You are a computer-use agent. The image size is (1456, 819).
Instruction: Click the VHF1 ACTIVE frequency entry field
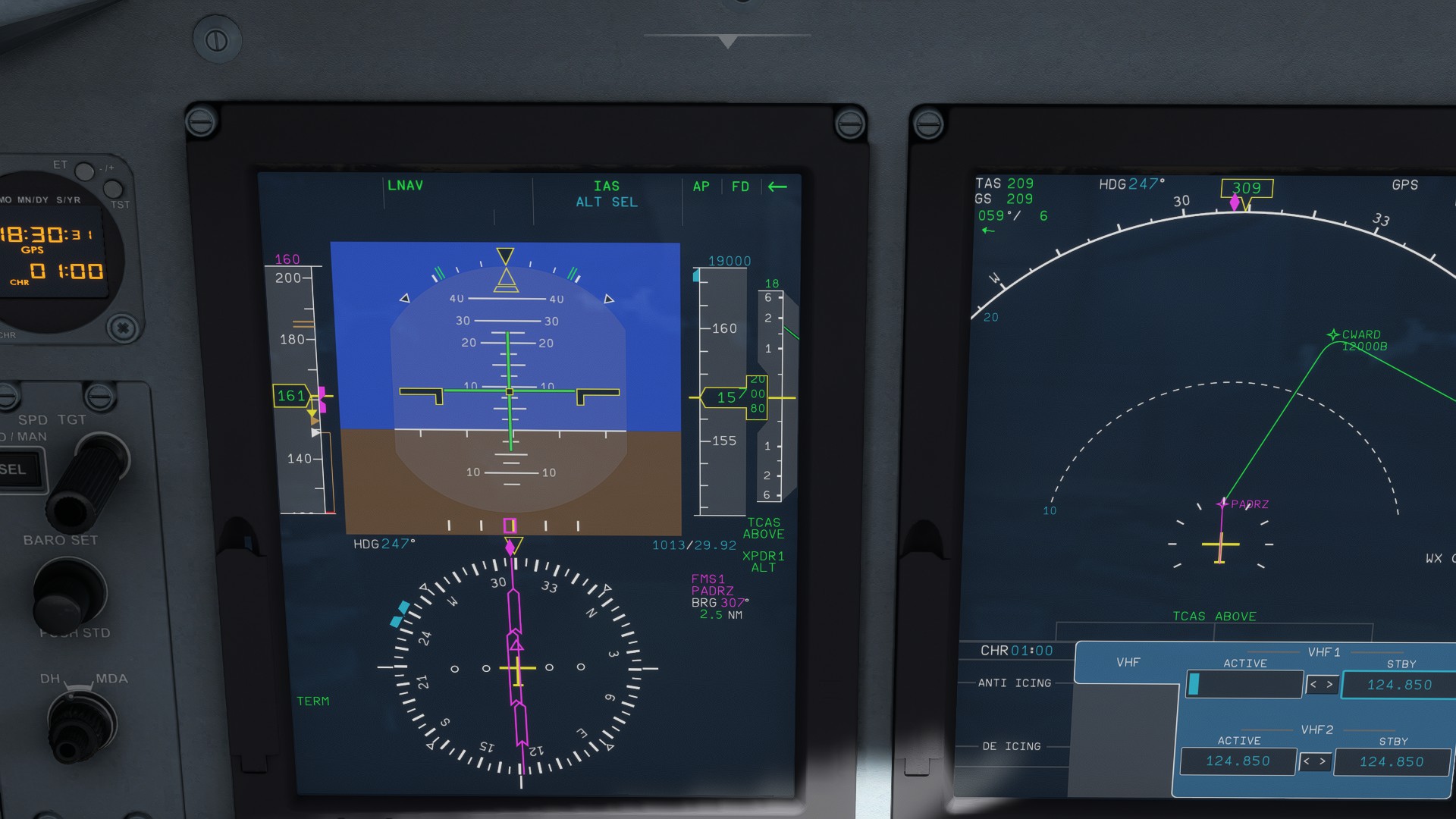pyautogui.click(x=1244, y=684)
